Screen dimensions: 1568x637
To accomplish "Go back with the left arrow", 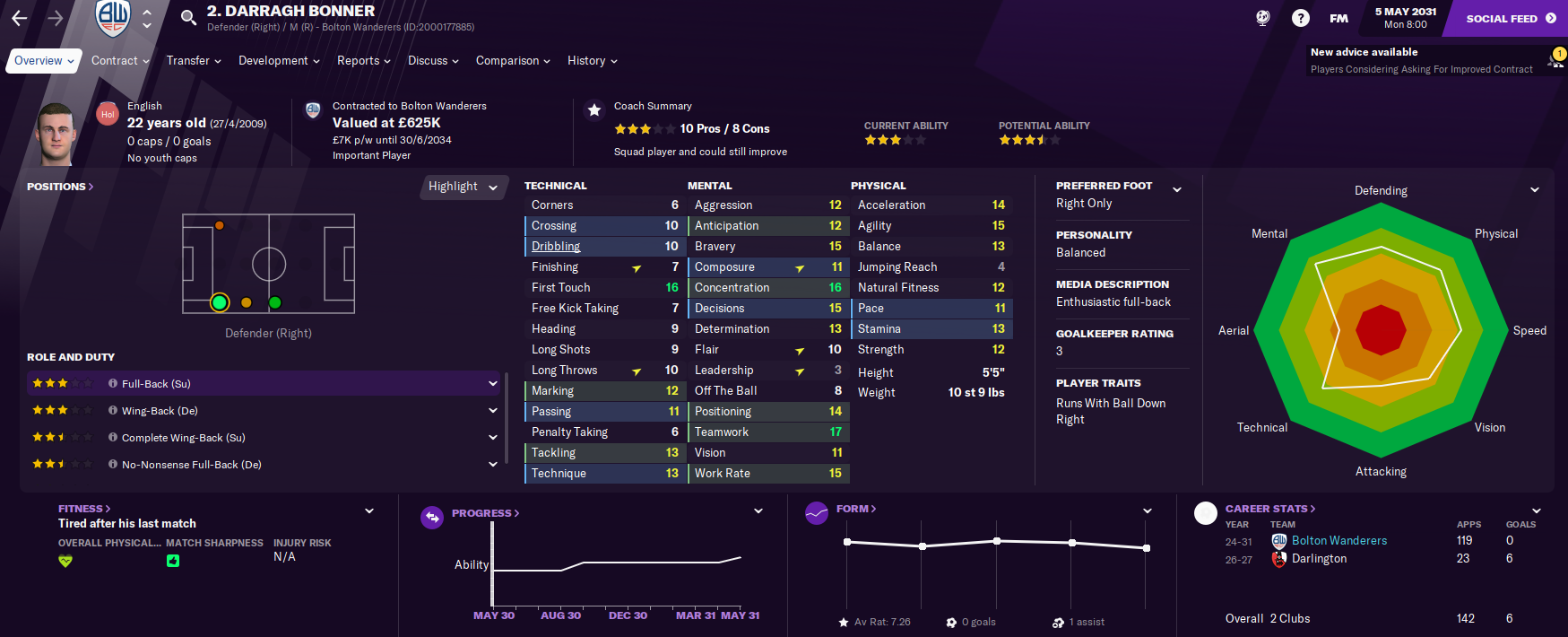I will (20, 18).
